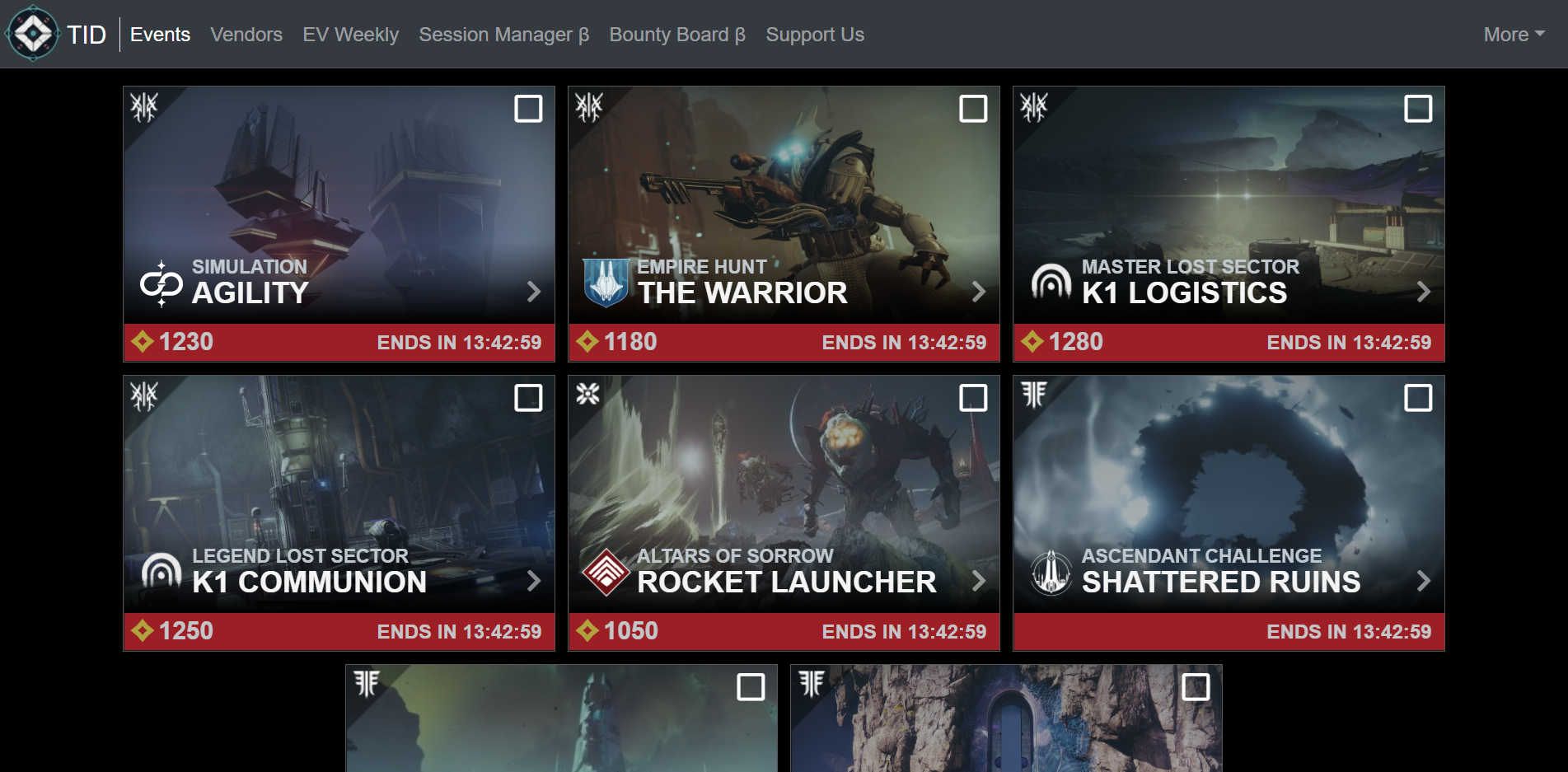Check the K1 Logistics completion checkbox
The width and height of the screenshot is (1568, 772).
[x=1419, y=108]
